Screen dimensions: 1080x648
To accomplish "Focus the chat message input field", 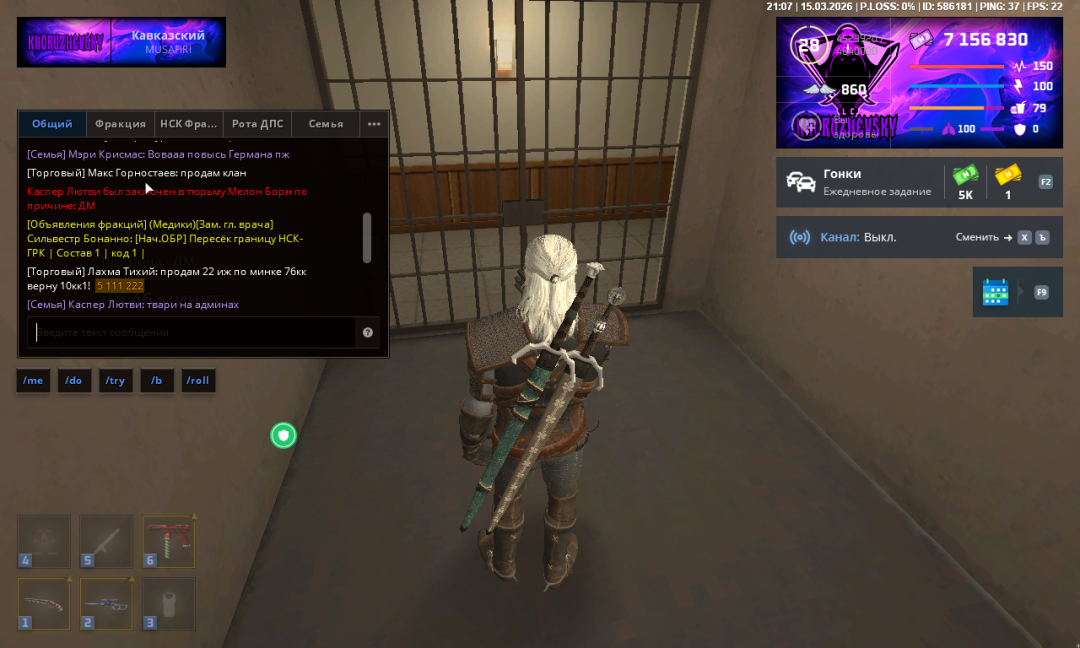I will click(x=190, y=332).
